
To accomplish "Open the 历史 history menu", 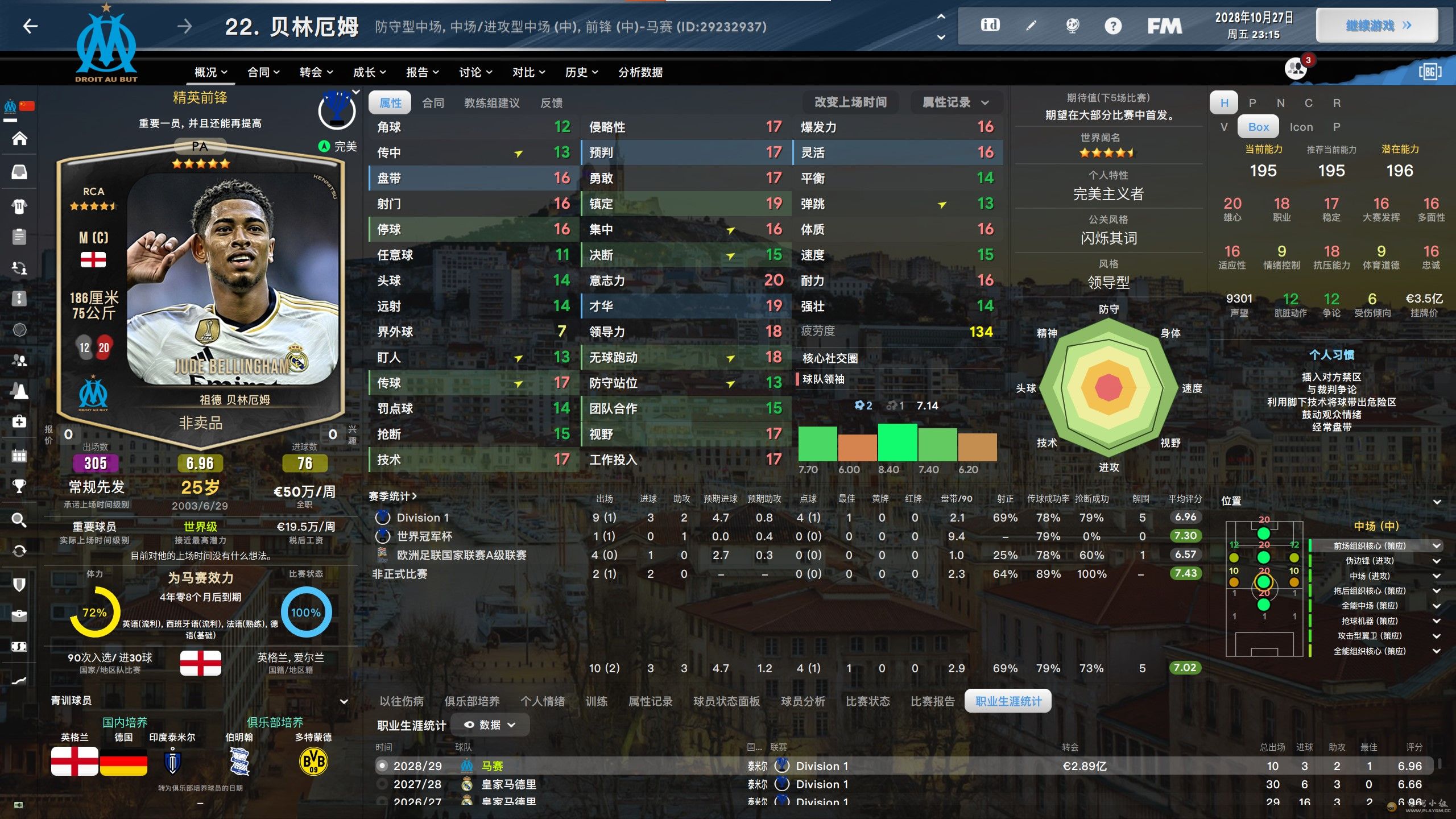I will 581,72.
